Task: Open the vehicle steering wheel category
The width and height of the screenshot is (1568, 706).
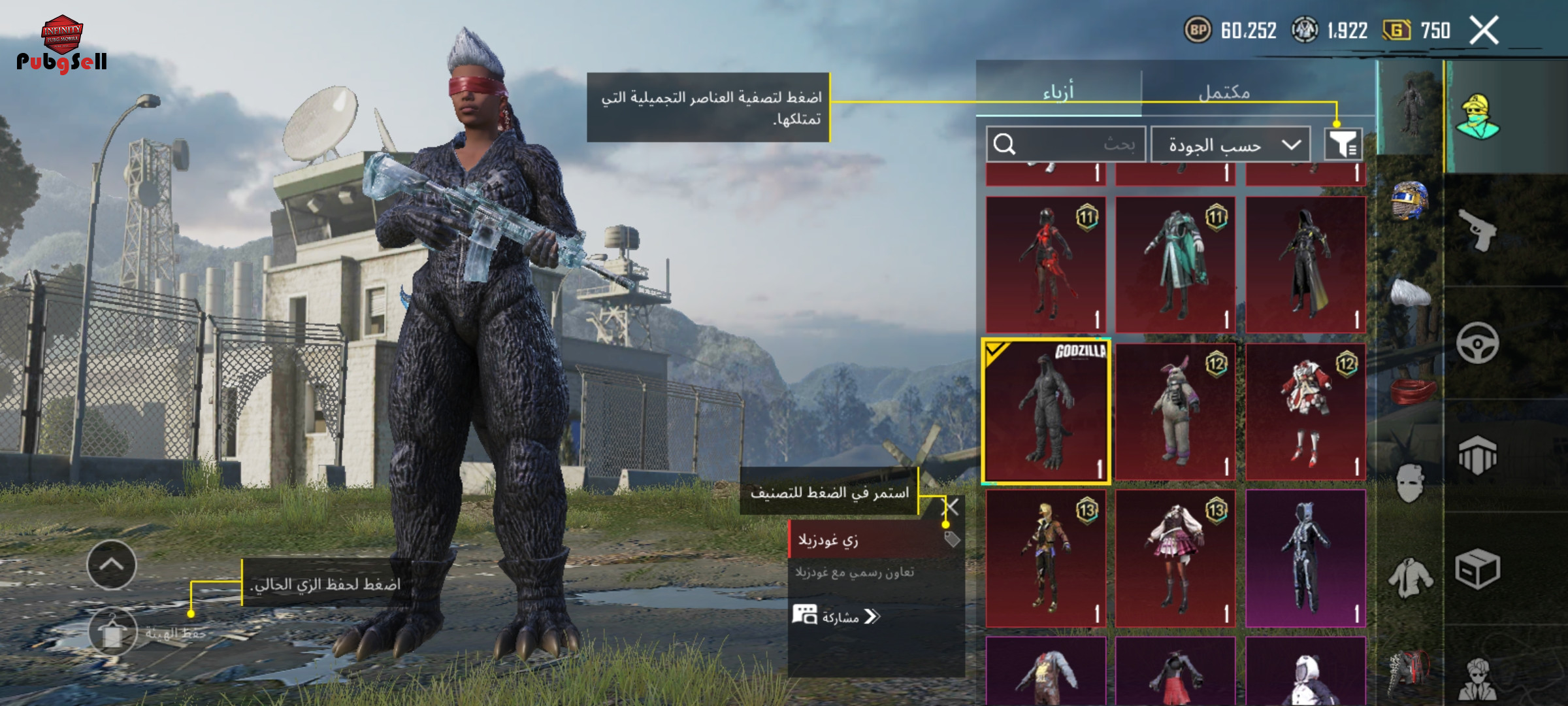Action: [1478, 343]
